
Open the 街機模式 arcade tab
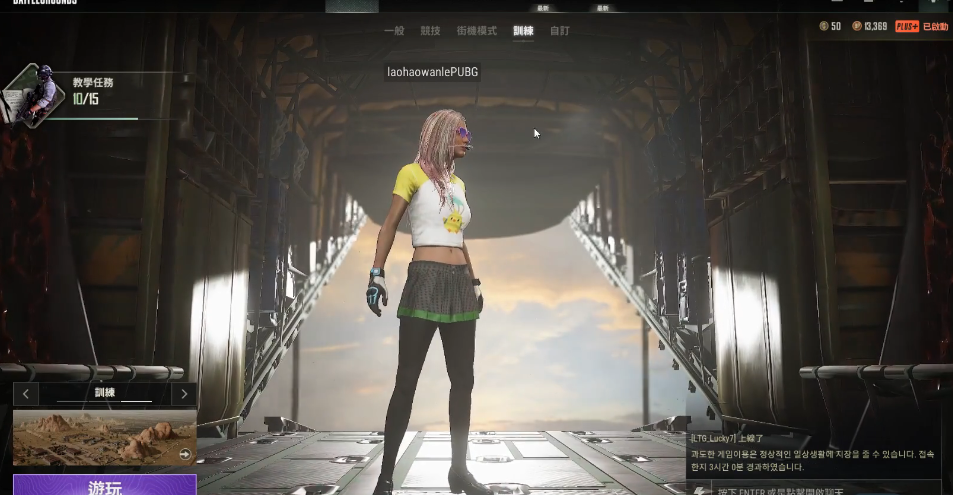pyautogui.click(x=476, y=31)
